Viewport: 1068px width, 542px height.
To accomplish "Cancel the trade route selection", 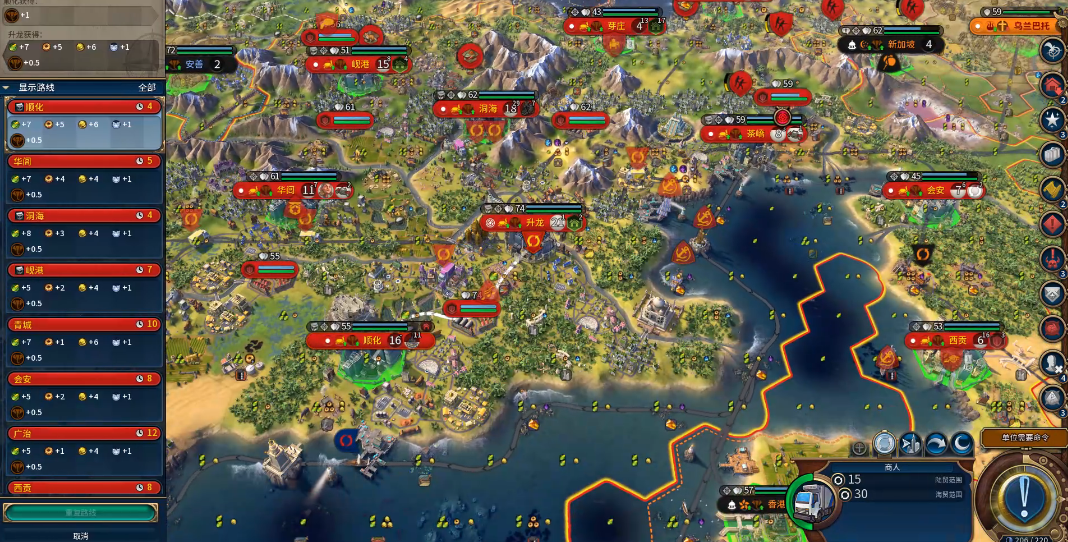I will click(81, 535).
